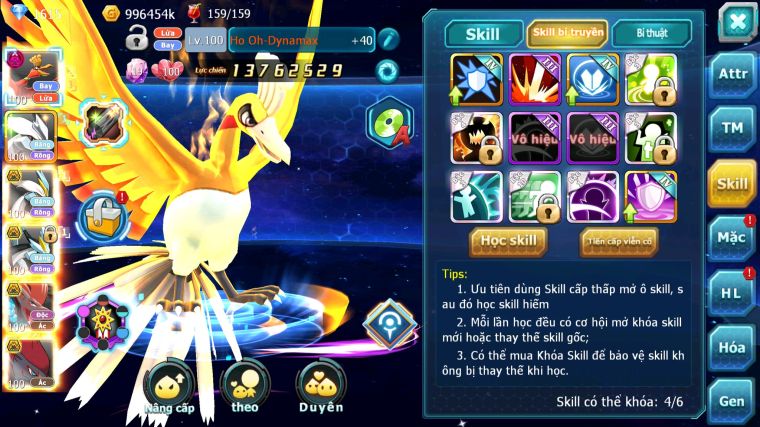Select the red slash skill icon

tap(535, 80)
